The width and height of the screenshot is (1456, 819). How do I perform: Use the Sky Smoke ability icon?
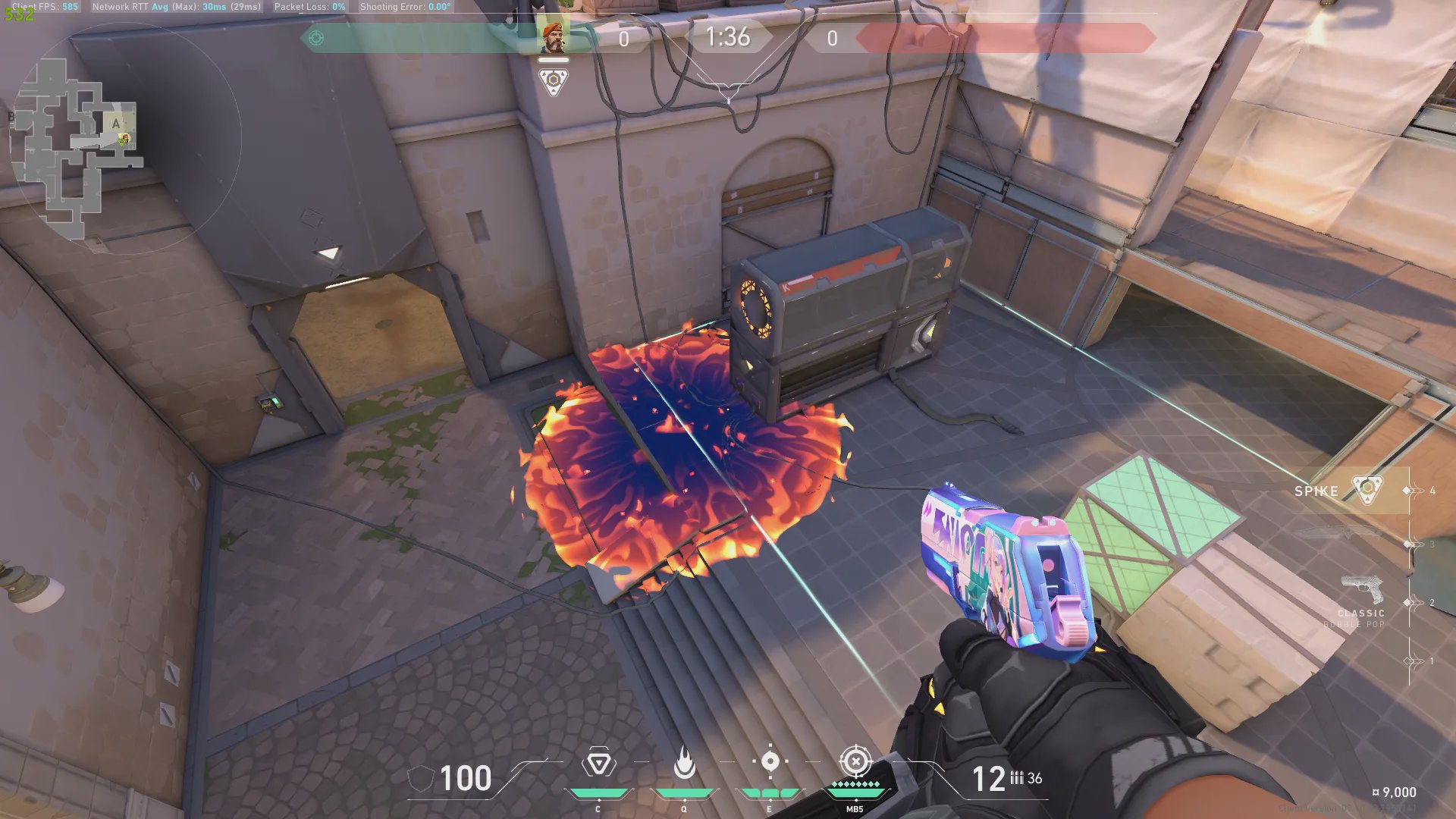coord(770,762)
